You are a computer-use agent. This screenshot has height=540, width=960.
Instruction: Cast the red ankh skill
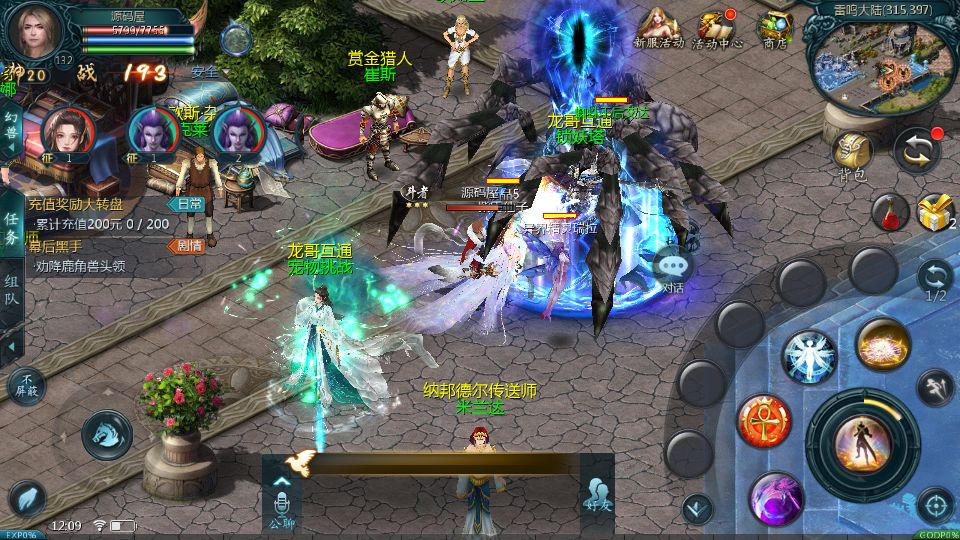pyautogui.click(x=763, y=421)
